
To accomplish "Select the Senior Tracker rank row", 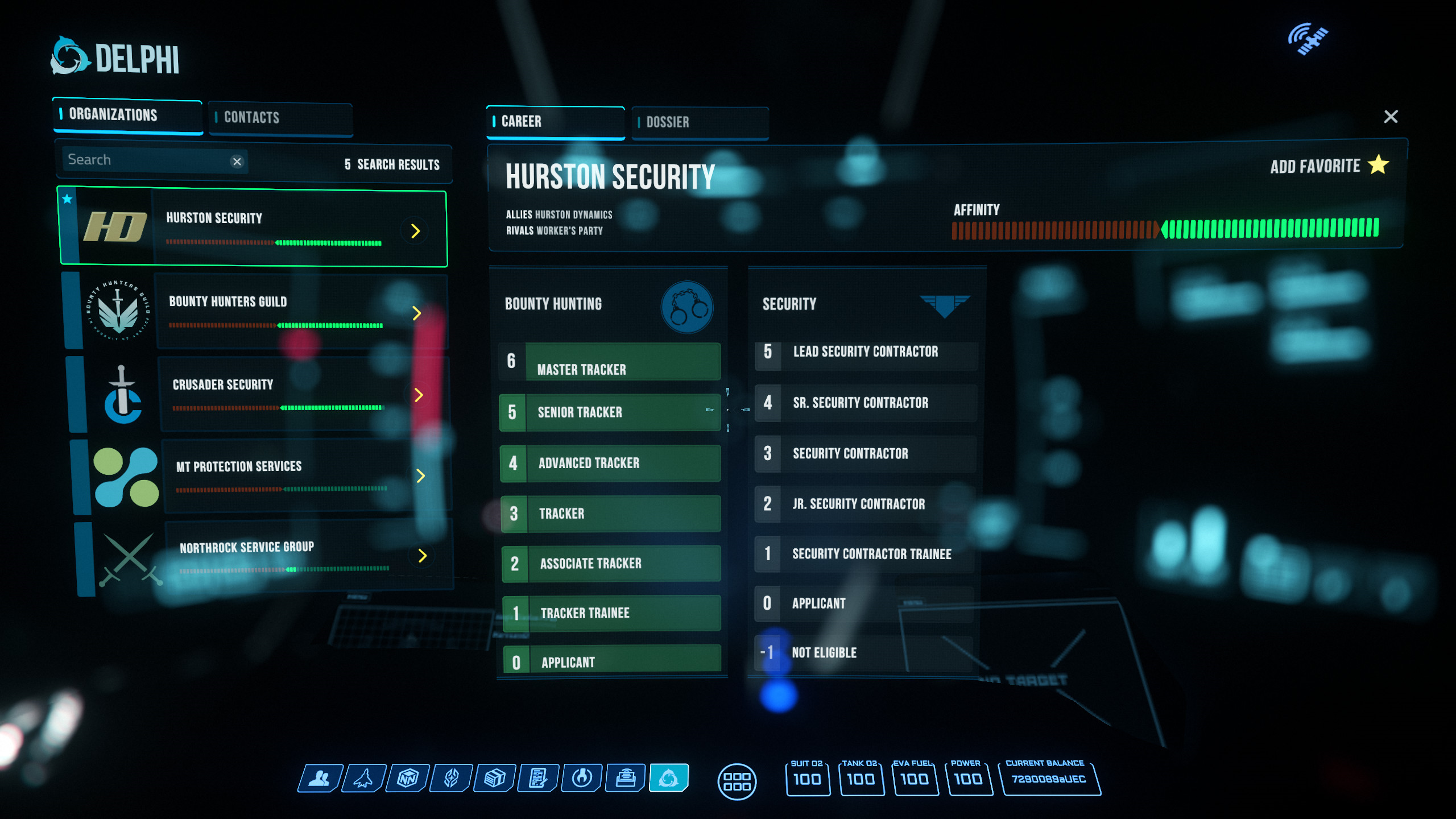I will 610,412.
